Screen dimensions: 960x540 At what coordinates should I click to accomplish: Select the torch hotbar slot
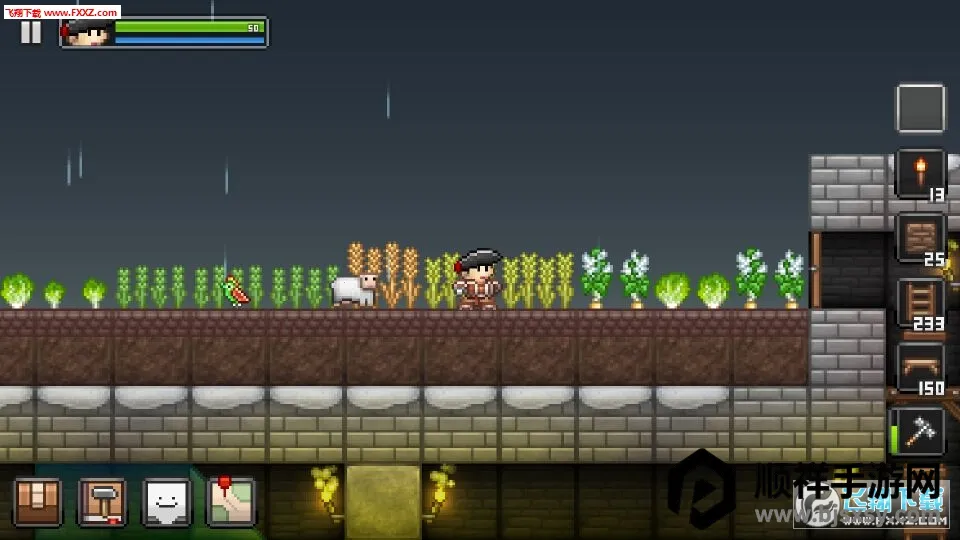pos(920,173)
